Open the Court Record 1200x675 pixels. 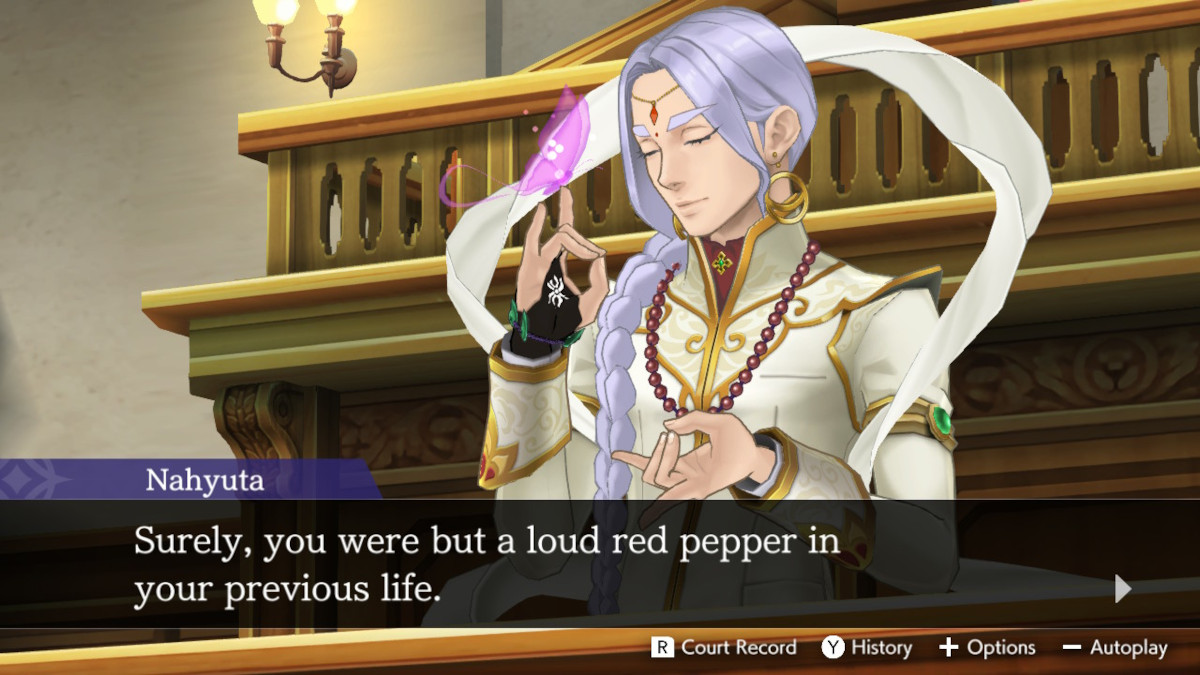(x=725, y=648)
